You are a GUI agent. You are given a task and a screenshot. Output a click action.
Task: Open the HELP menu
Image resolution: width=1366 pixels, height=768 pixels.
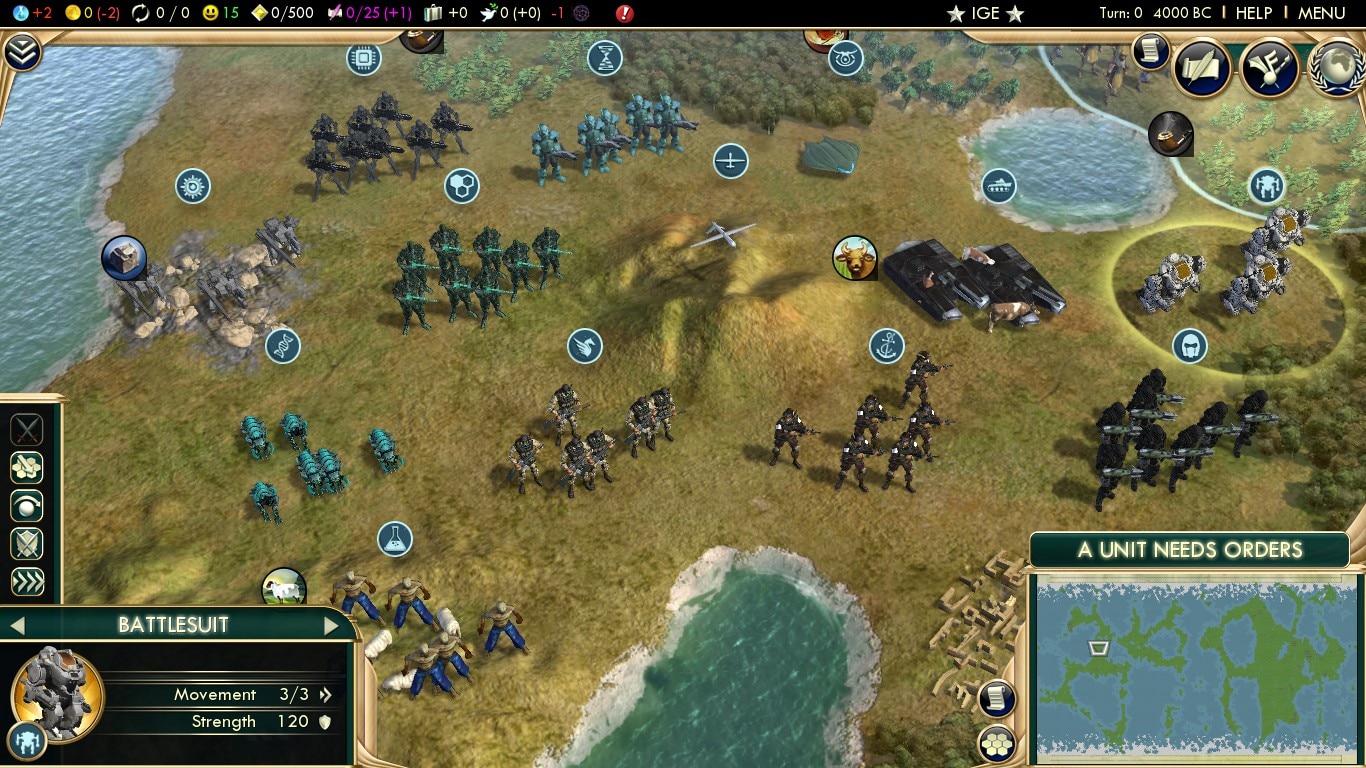[x=1253, y=13]
